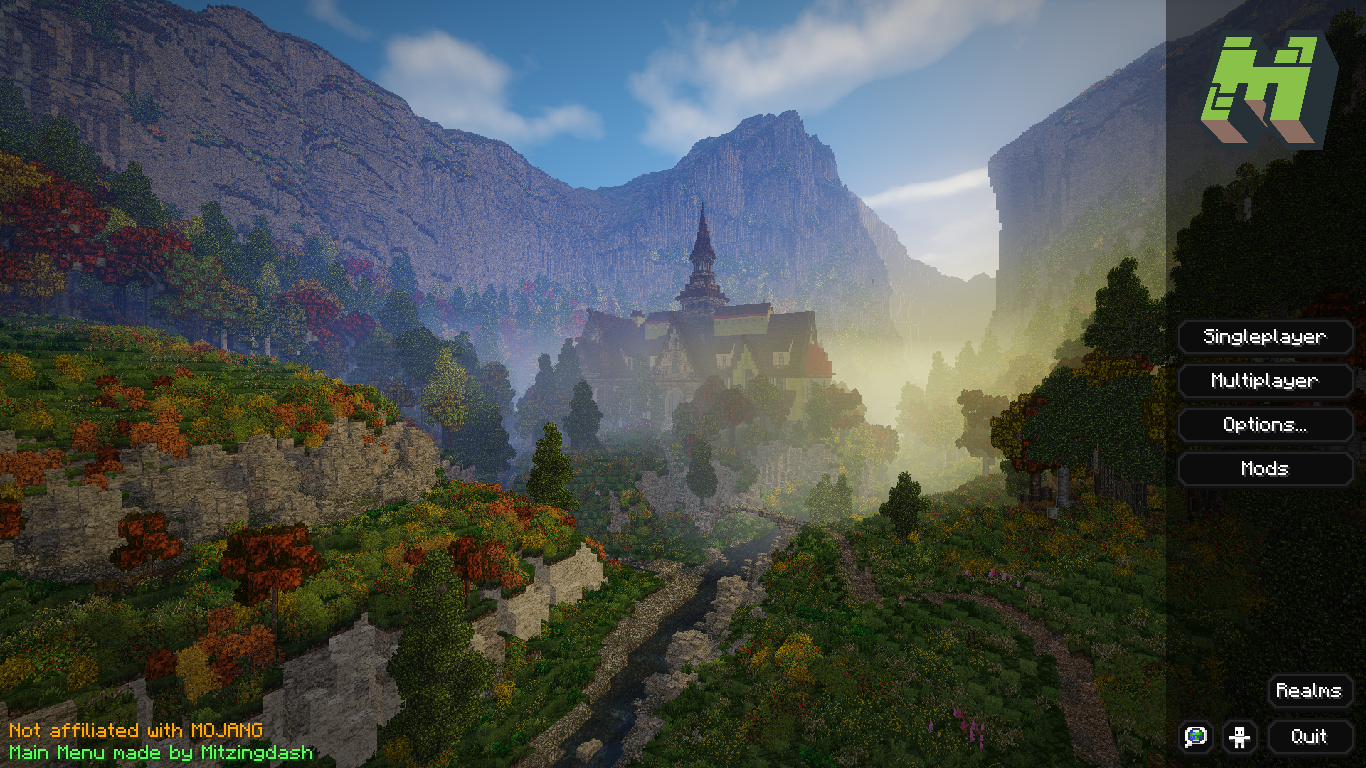Select Multiplayer from the main menu

tap(1265, 381)
